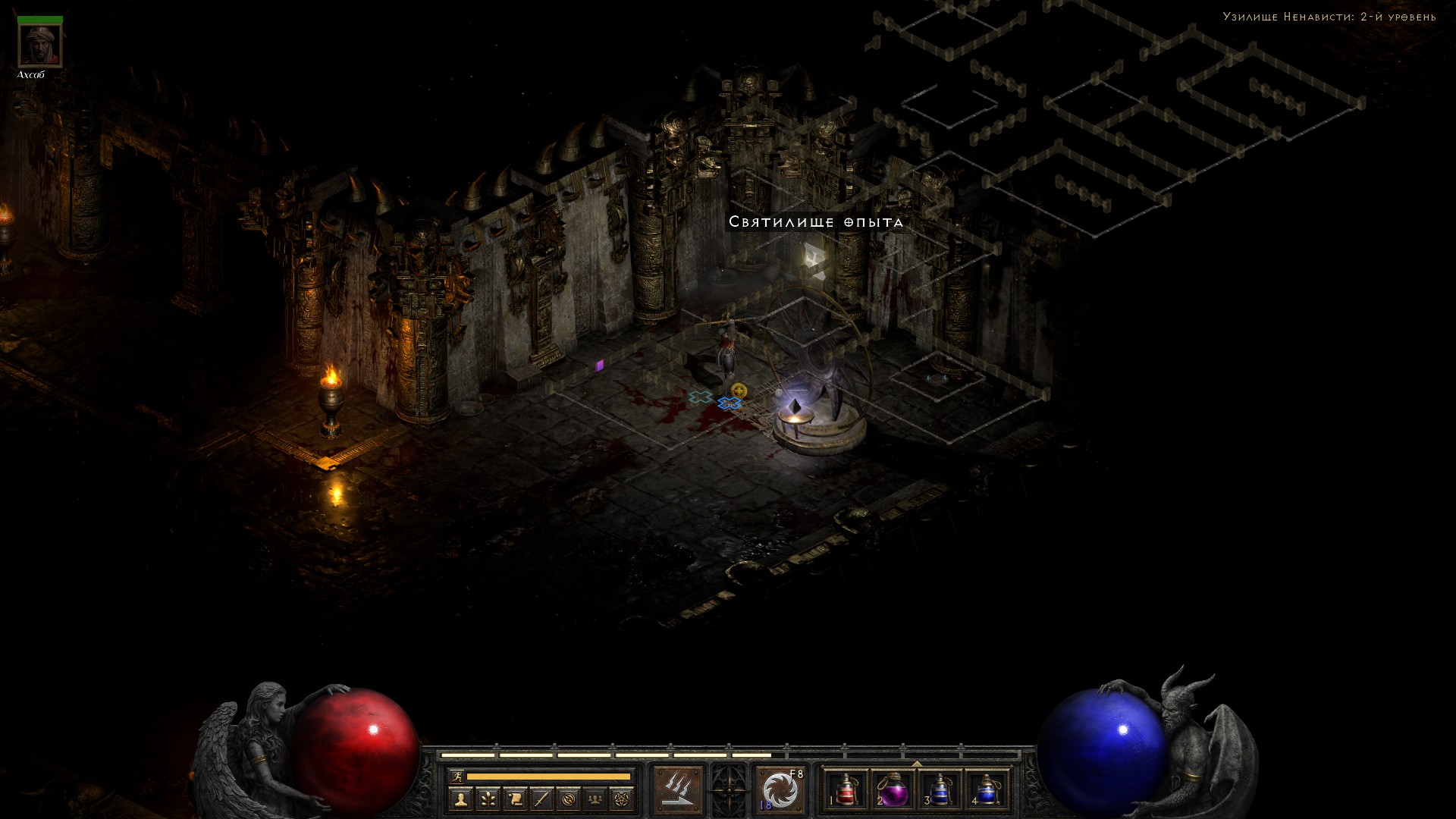Viewport: 1456px width, 819px height.
Task: Use the red healing potion in belt slot 1
Action: click(846, 791)
